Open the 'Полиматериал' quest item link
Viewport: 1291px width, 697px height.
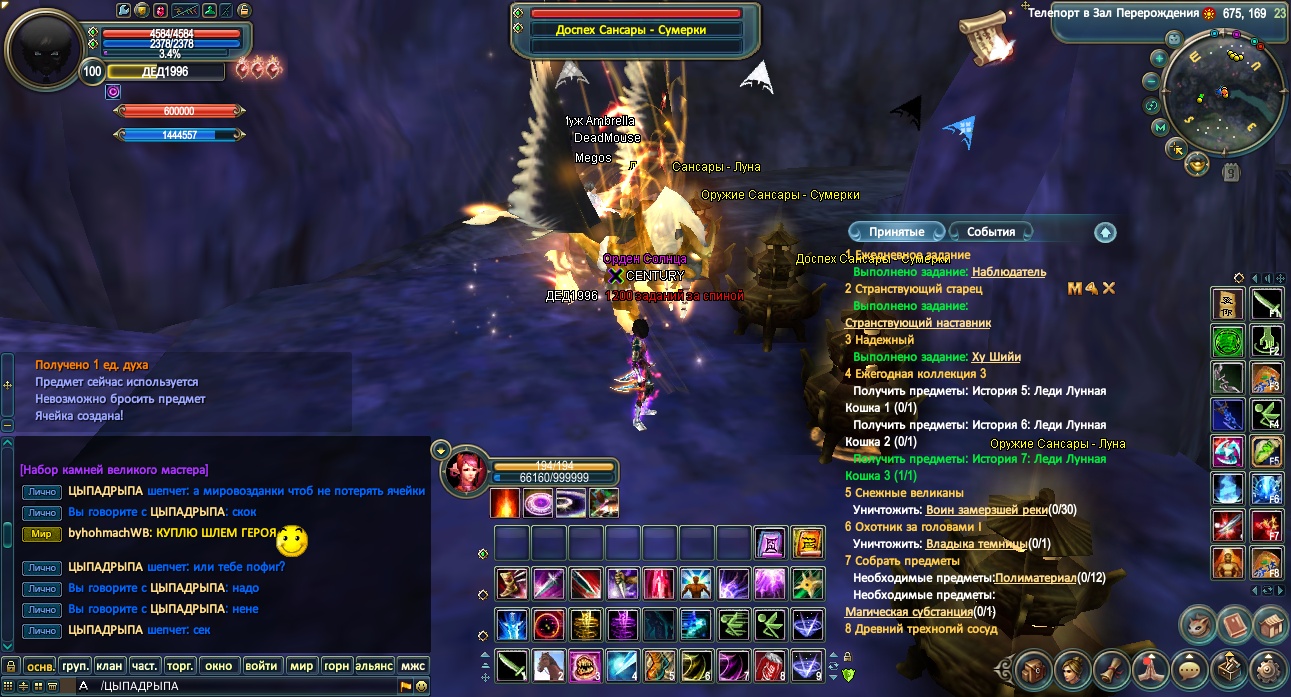[1036, 578]
